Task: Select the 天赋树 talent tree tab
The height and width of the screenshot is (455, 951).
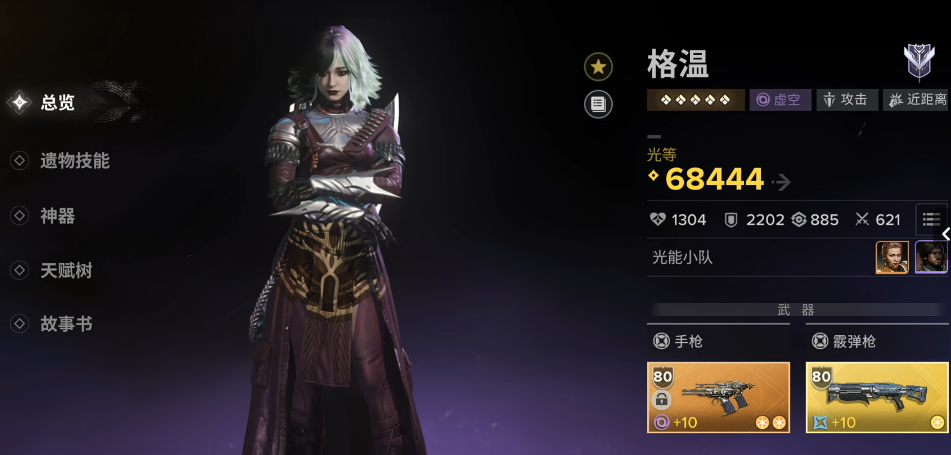Action: (66, 271)
